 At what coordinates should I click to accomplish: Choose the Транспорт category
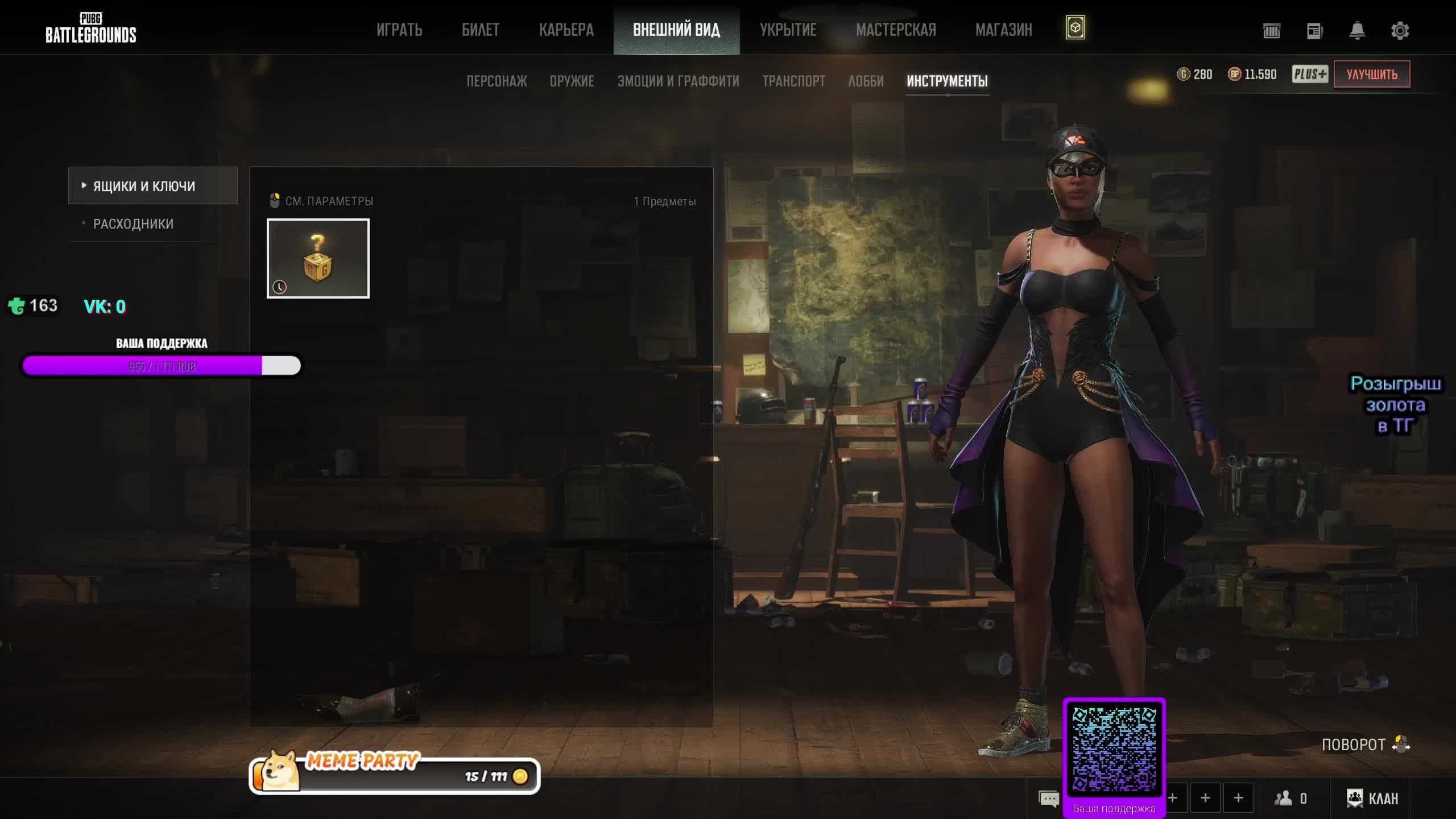pos(793,81)
